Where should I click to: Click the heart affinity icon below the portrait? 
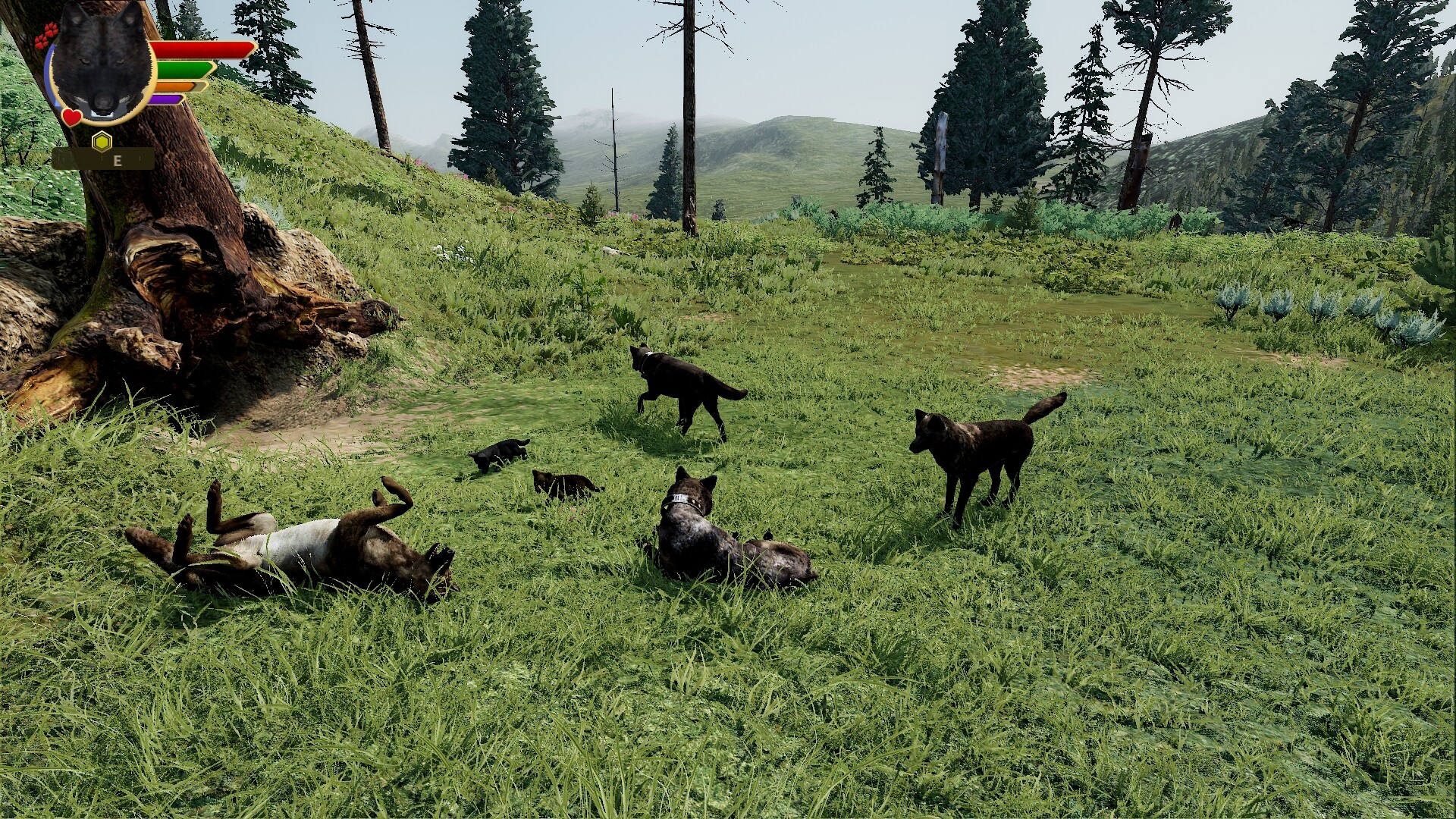pyautogui.click(x=72, y=118)
